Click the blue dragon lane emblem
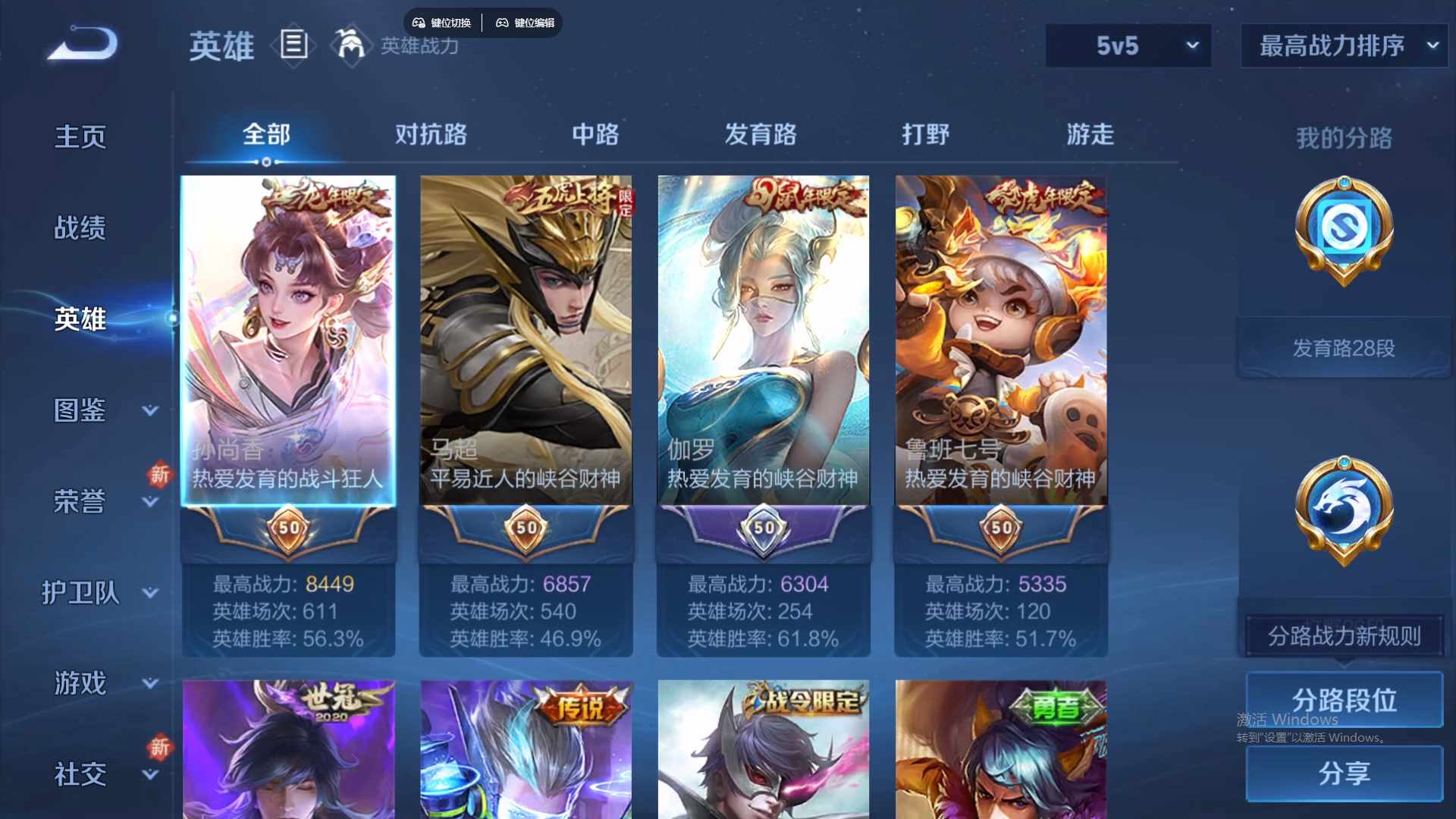 click(x=1342, y=510)
